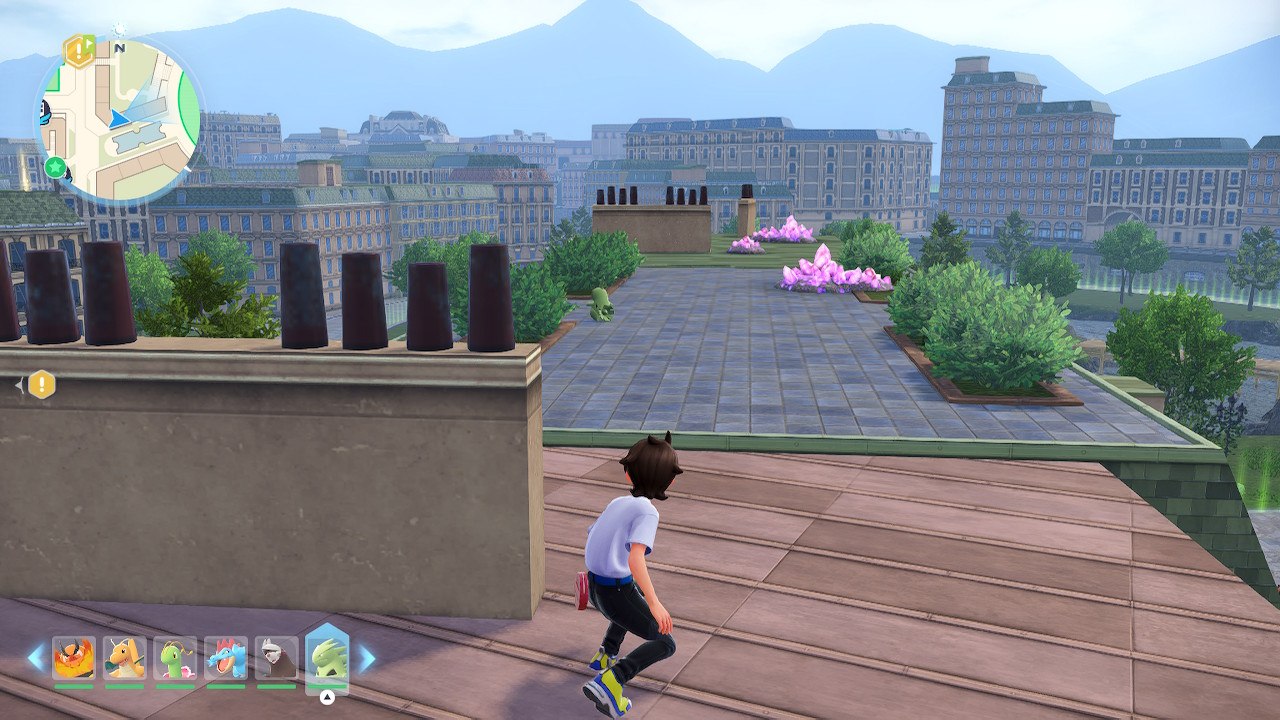1280x720 pixels.
Task: Select the highlighted green Tyranitar slot
Action: pyautogui.click(x=326, y=656)
